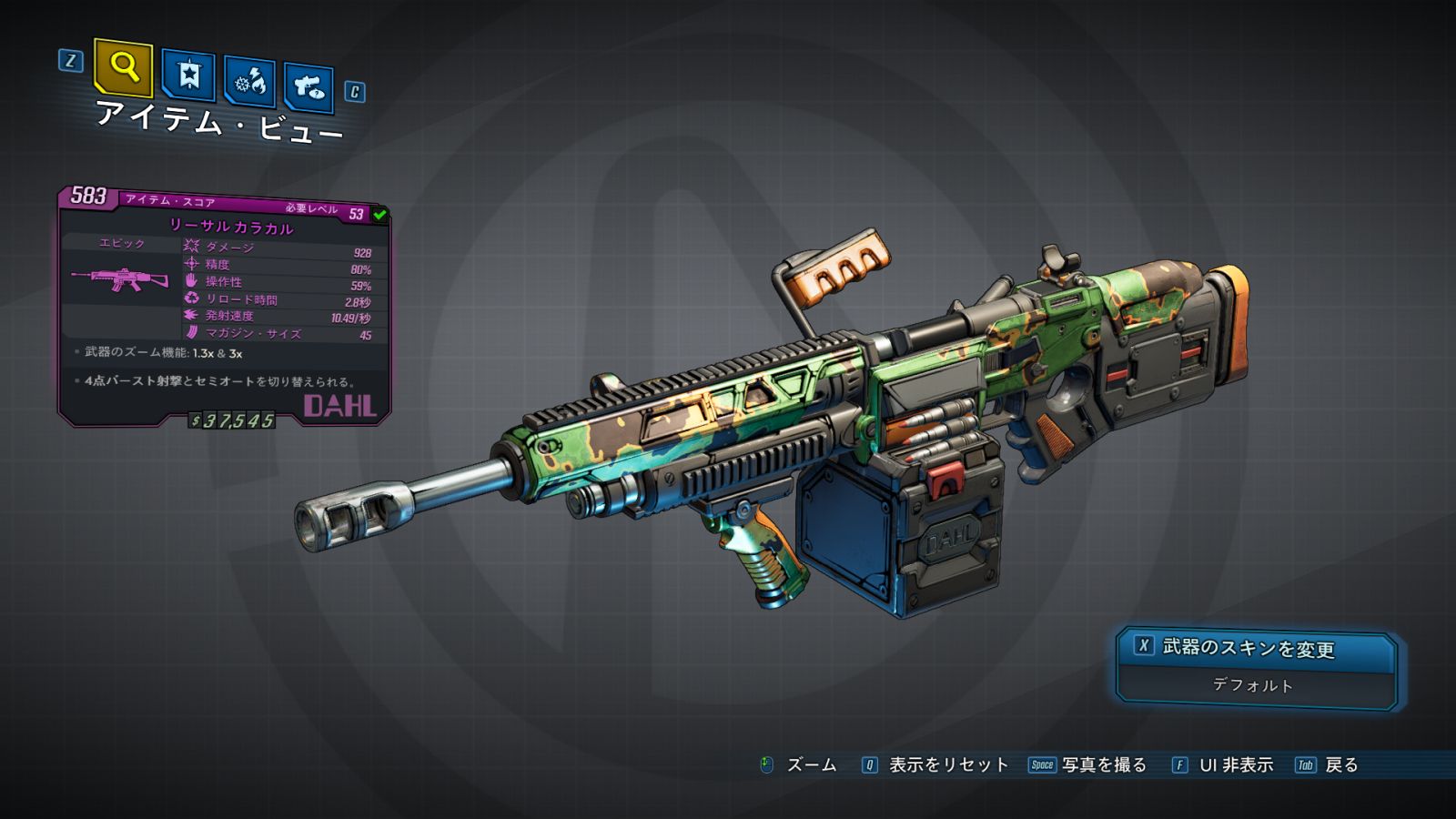The image size is (1456, 819).
Task: Hide the UI
Action: (x=1223, y=765)
